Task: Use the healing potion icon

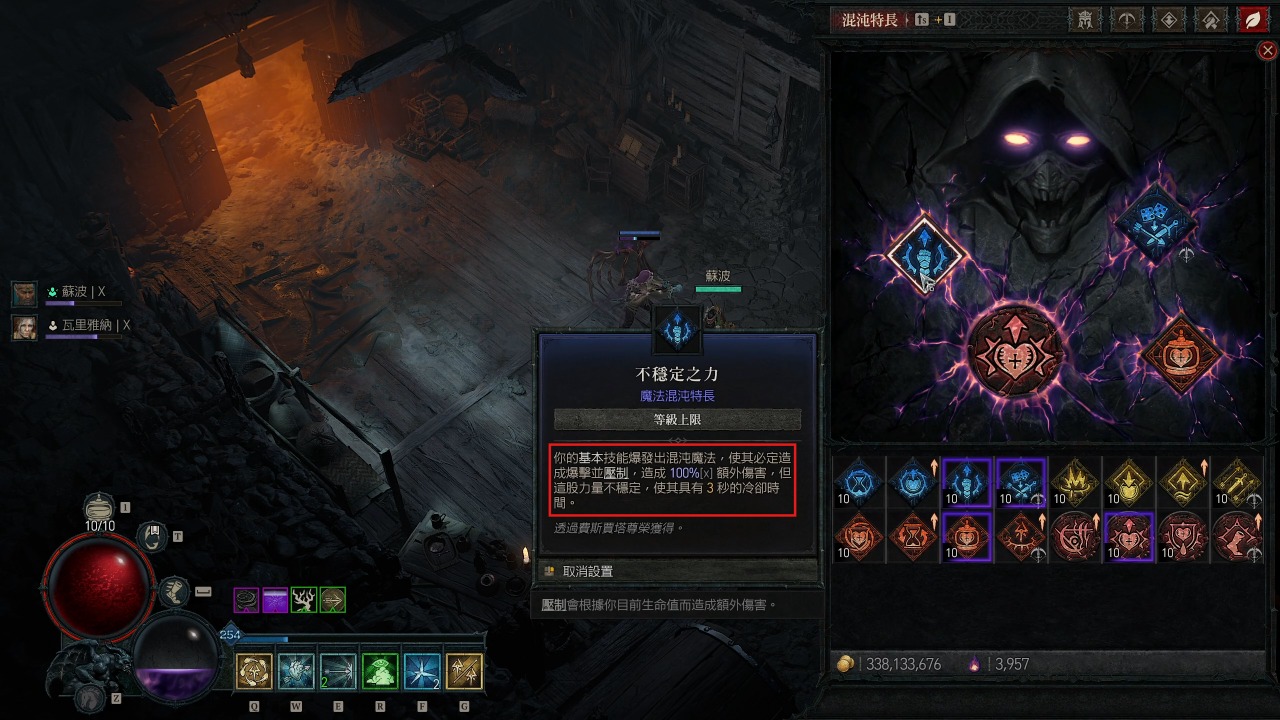Action: click(99, 509)
